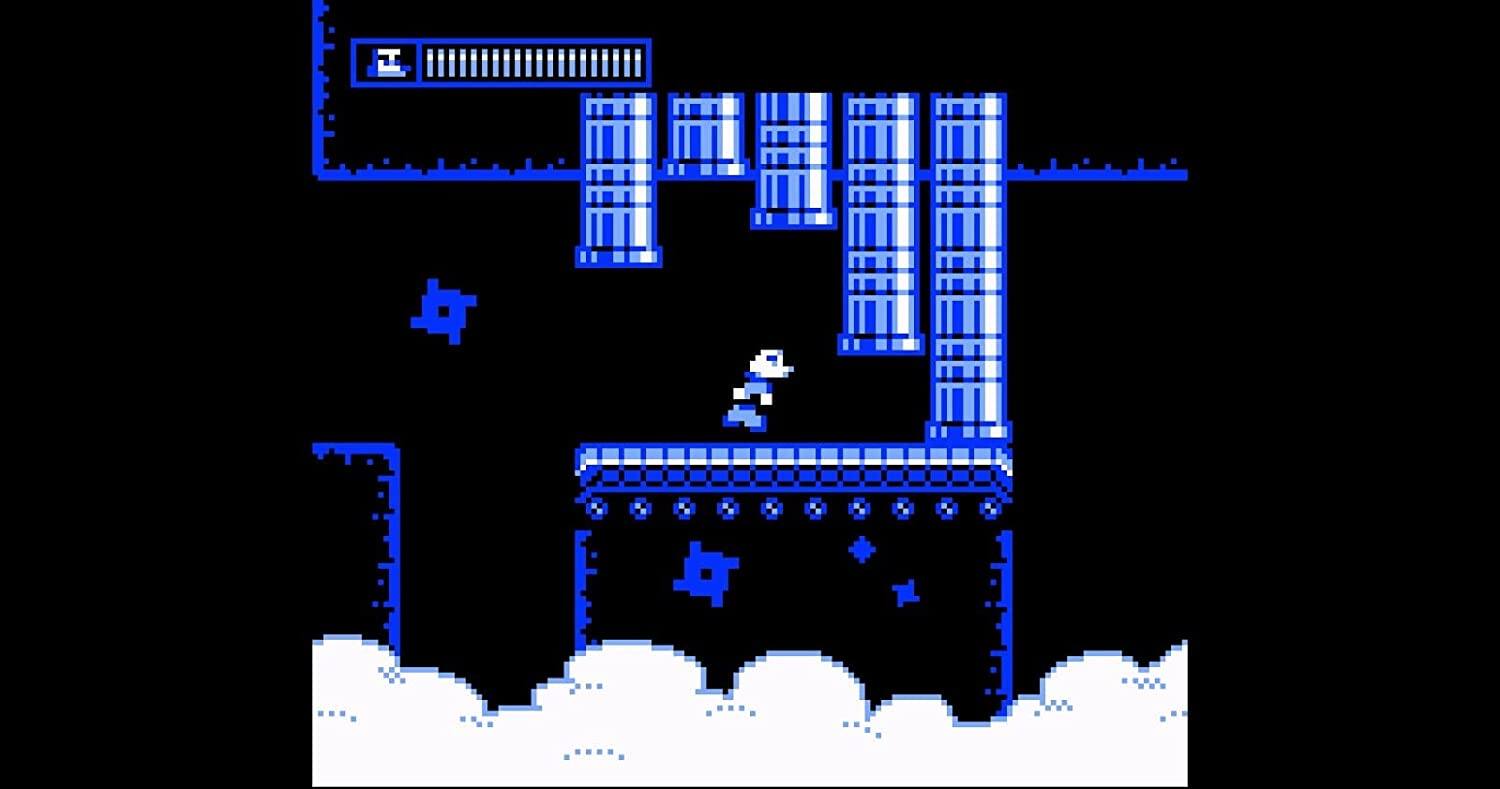The height and width of the screenshot is (789, 1500).
Task: Click the white cloud at the bottom center
Action: (790, 700)
